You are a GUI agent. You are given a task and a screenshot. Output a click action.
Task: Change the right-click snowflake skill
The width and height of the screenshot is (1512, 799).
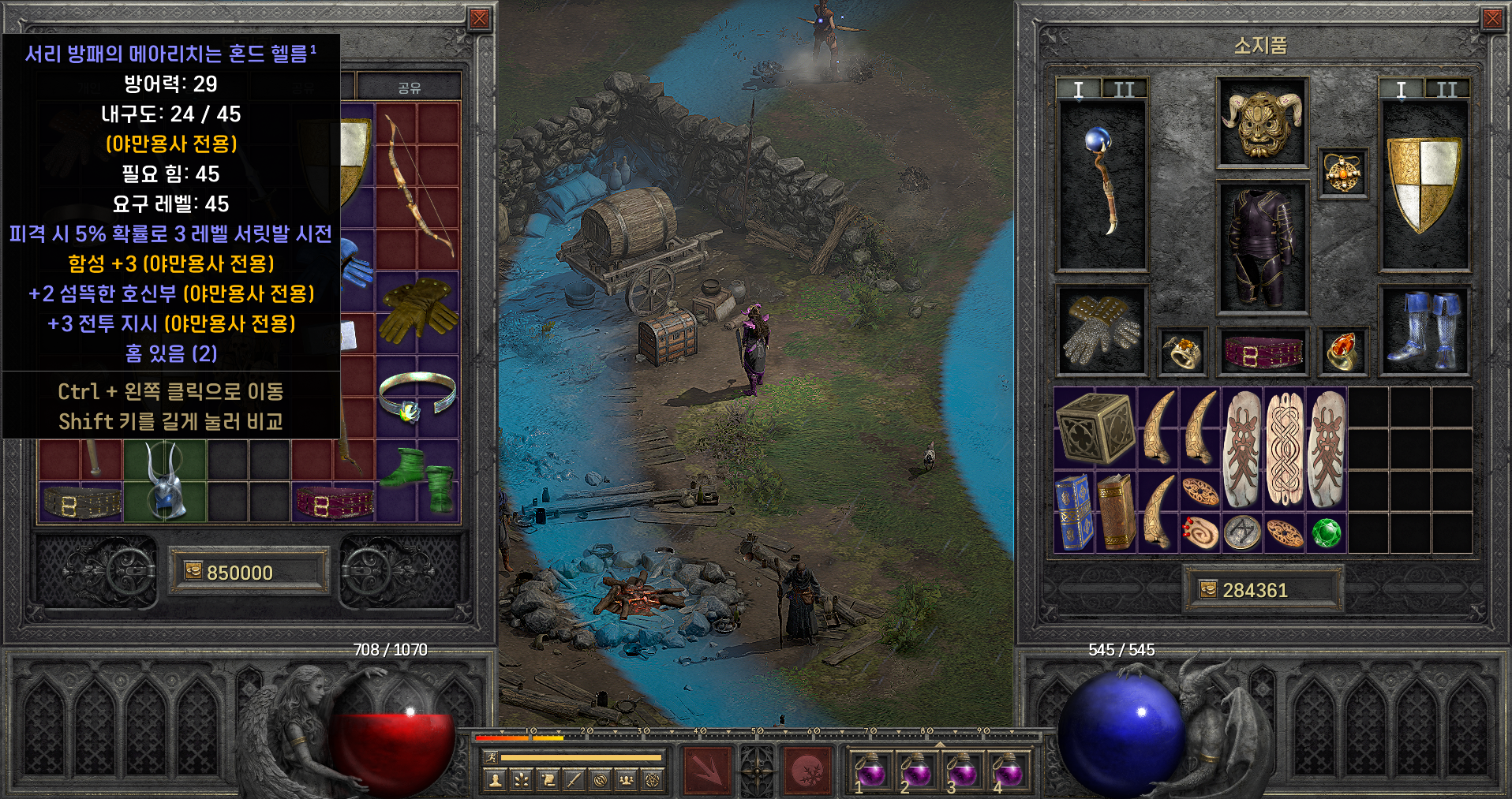point(807,771)
